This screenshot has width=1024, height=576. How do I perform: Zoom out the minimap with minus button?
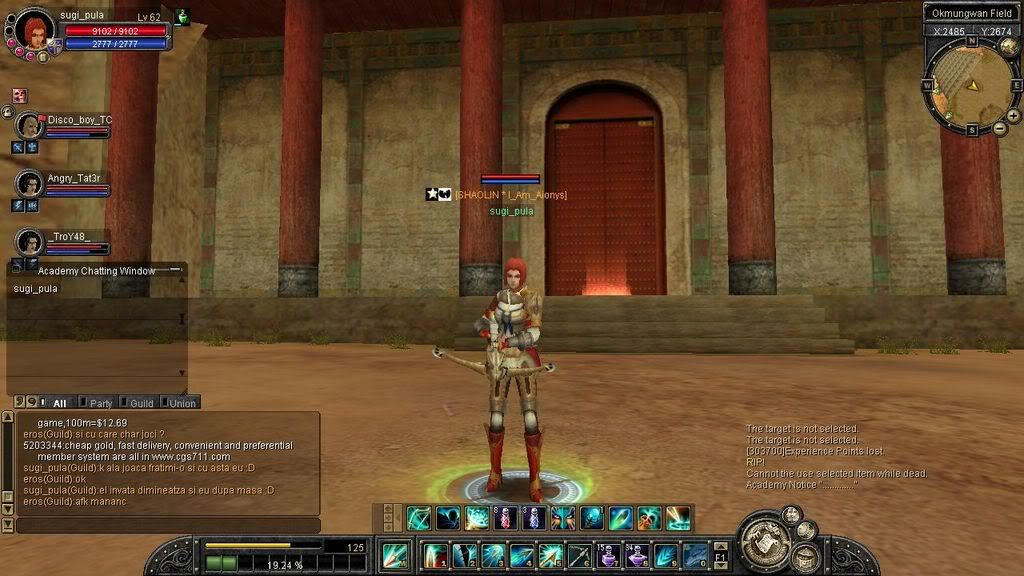click(x=1000, y=129)
